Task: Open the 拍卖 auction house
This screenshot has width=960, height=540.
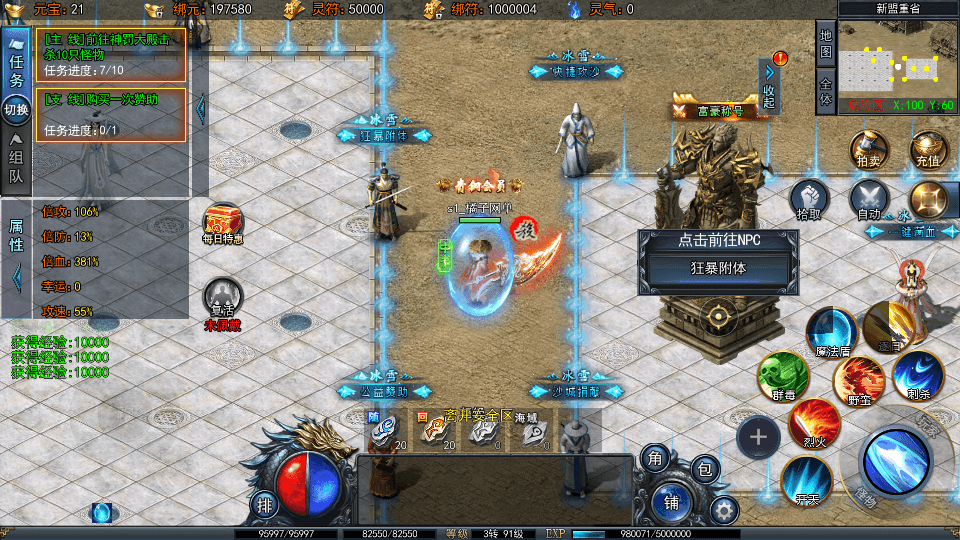Action: pyautogui.click(x=868, y=148)
